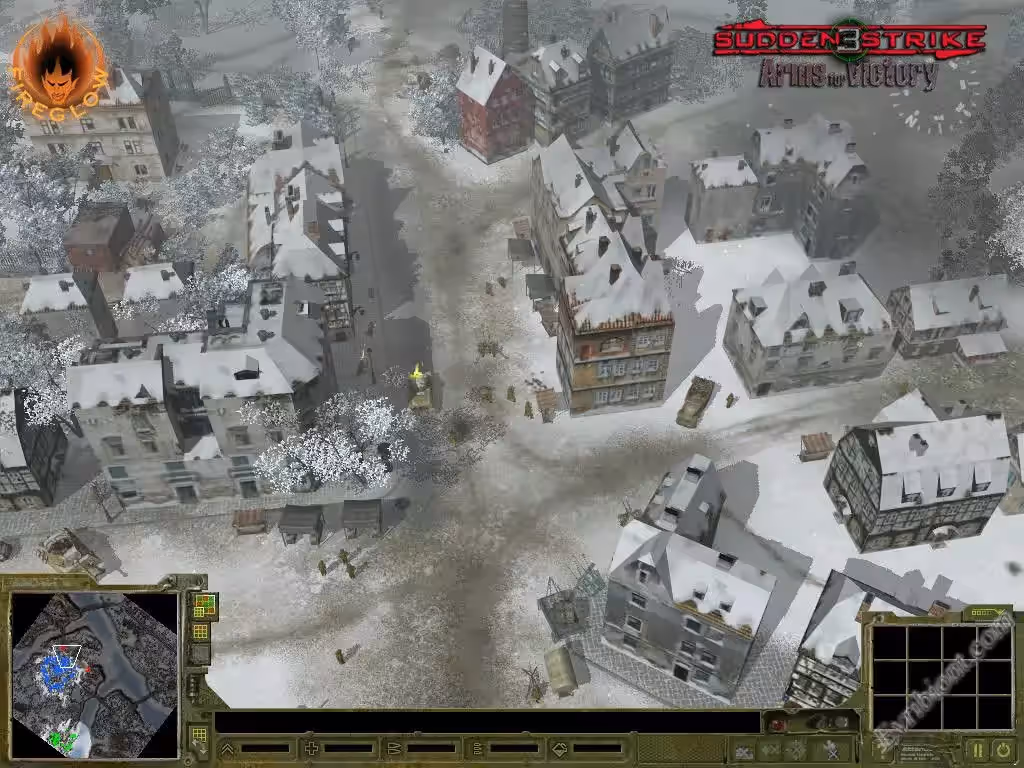1024x768 pixels.
Task: Click the blank grey button beside minimap
Action: point(201,654)
